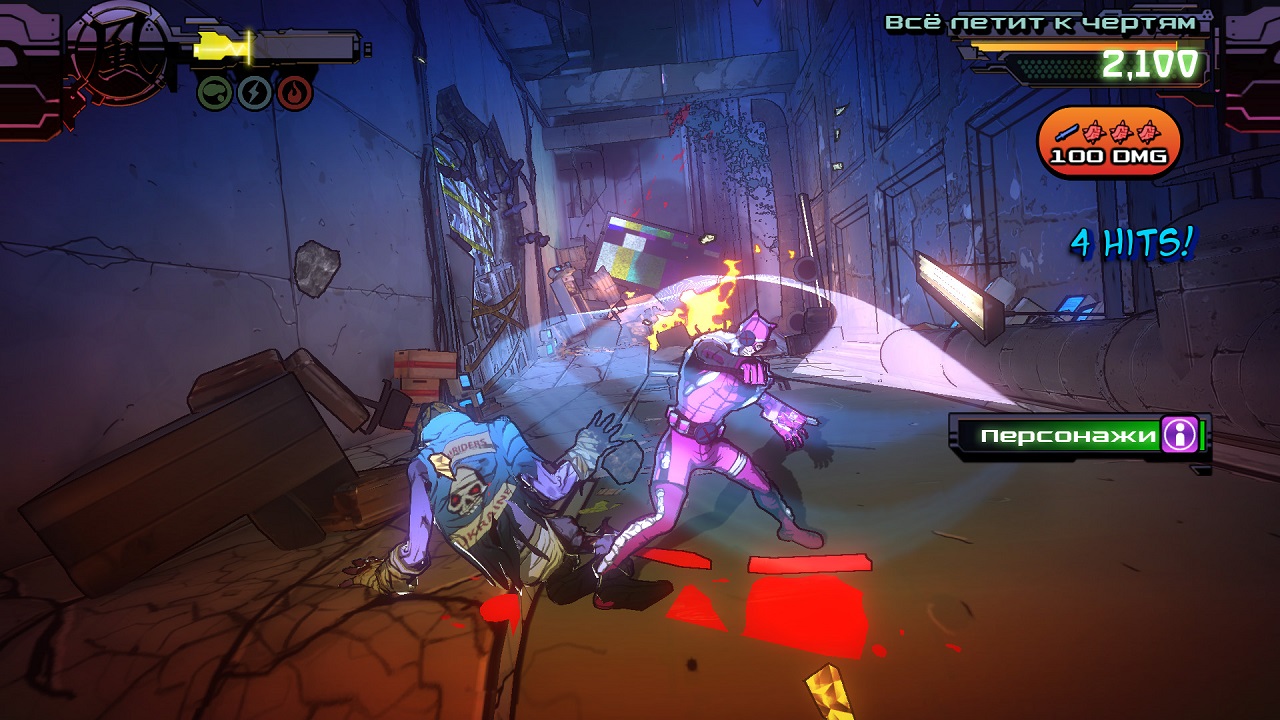This screenshot has height=720, width=1280.
Task: Click the purple info icon beside Персонажи
Action: click(1180, 435)
